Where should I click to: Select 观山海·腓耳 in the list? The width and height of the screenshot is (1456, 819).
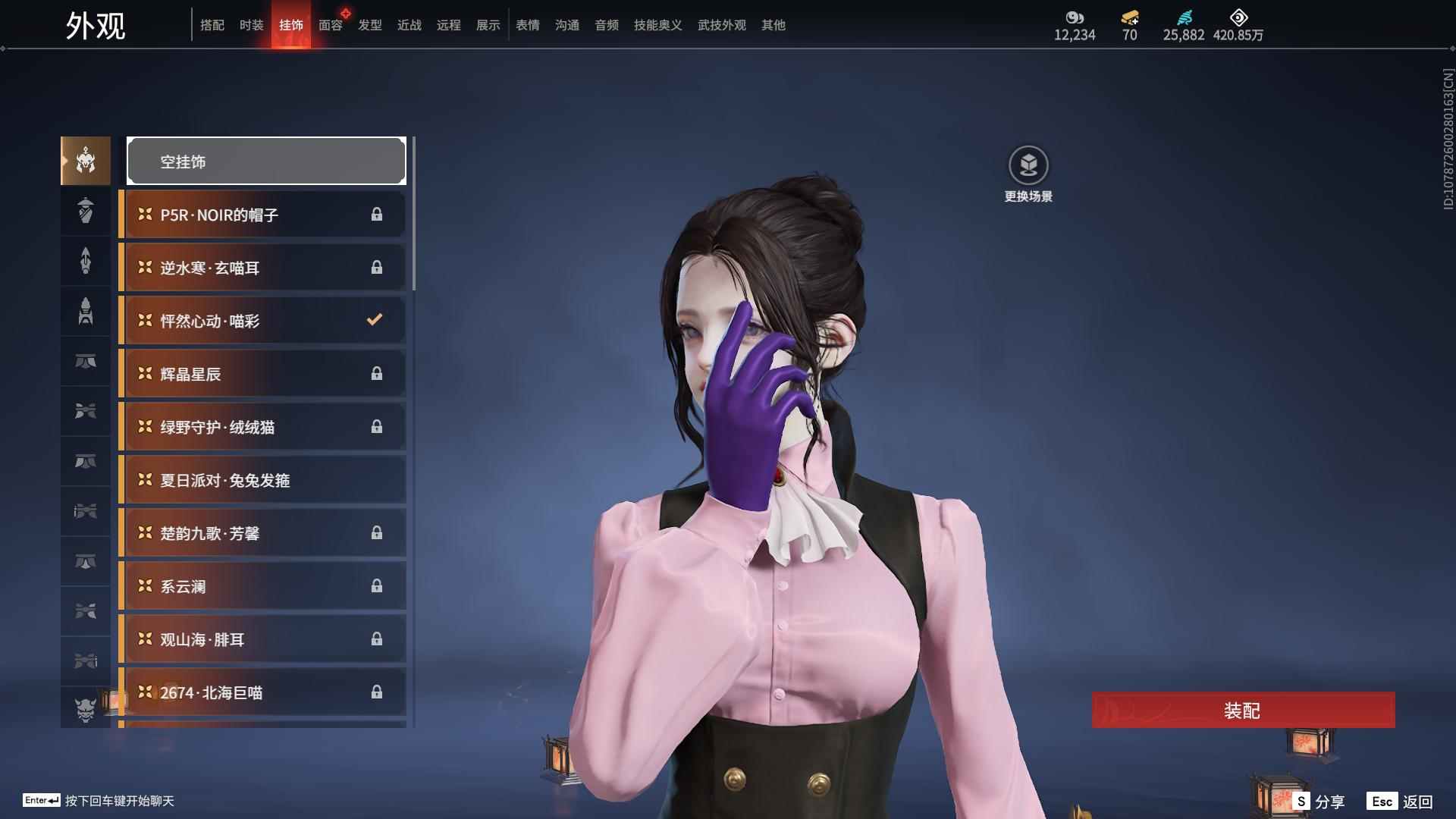(x=262, y=639)
